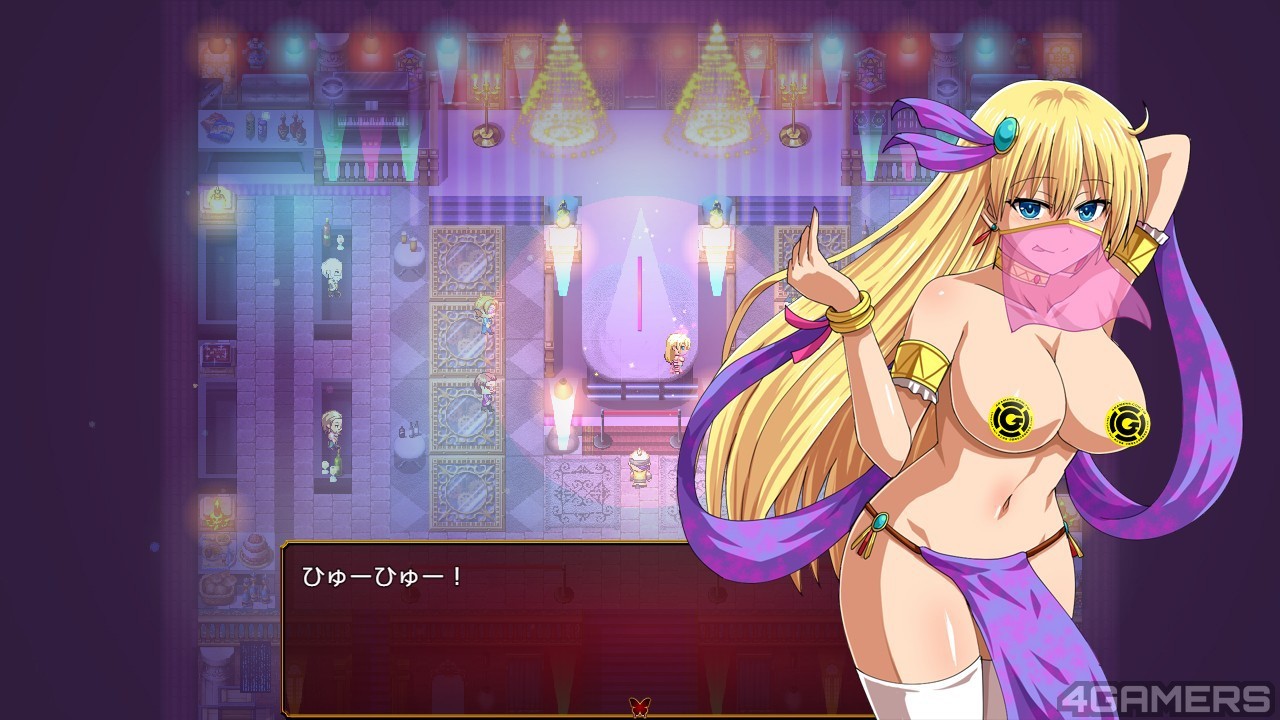Click the red butterfly continue indicator
Image resolution: width=1280 pixels, height=720 pixels.
pyautogui.click(x=637, y=707)
